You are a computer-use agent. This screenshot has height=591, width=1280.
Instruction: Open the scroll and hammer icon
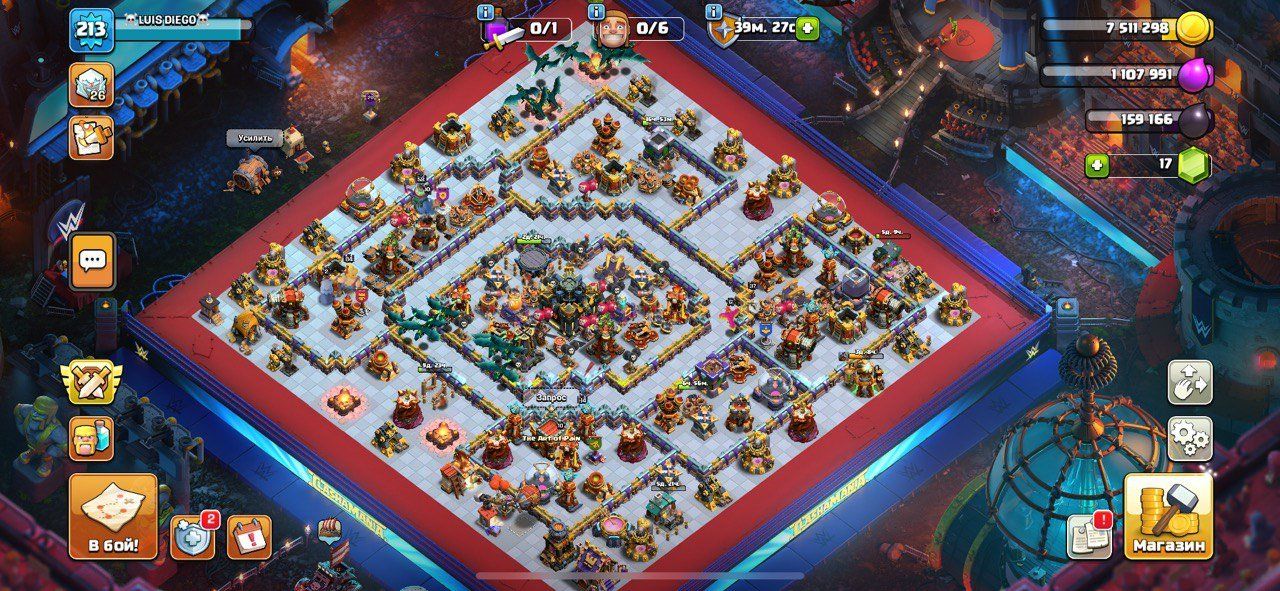[x=91, y=137]
